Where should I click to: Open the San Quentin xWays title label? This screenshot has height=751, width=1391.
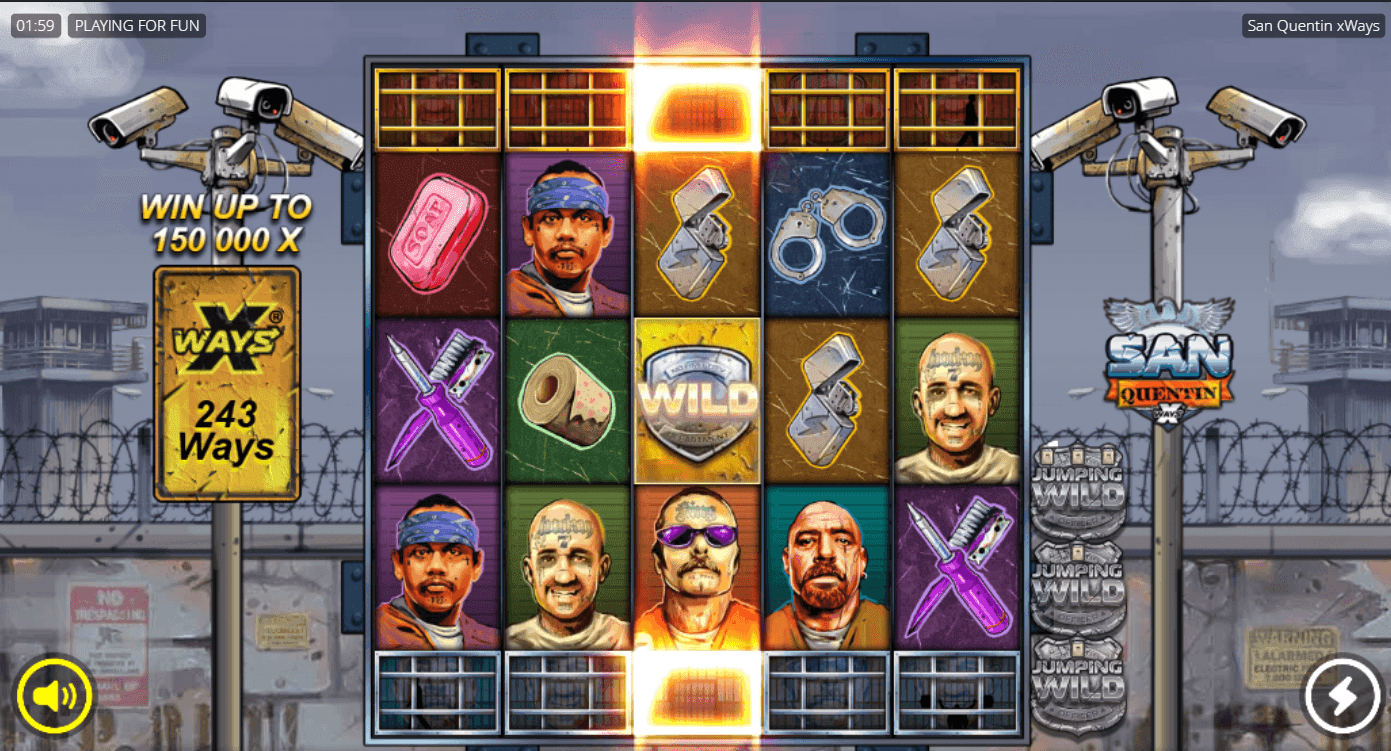pyautogui.click(x=1312, y=25)
